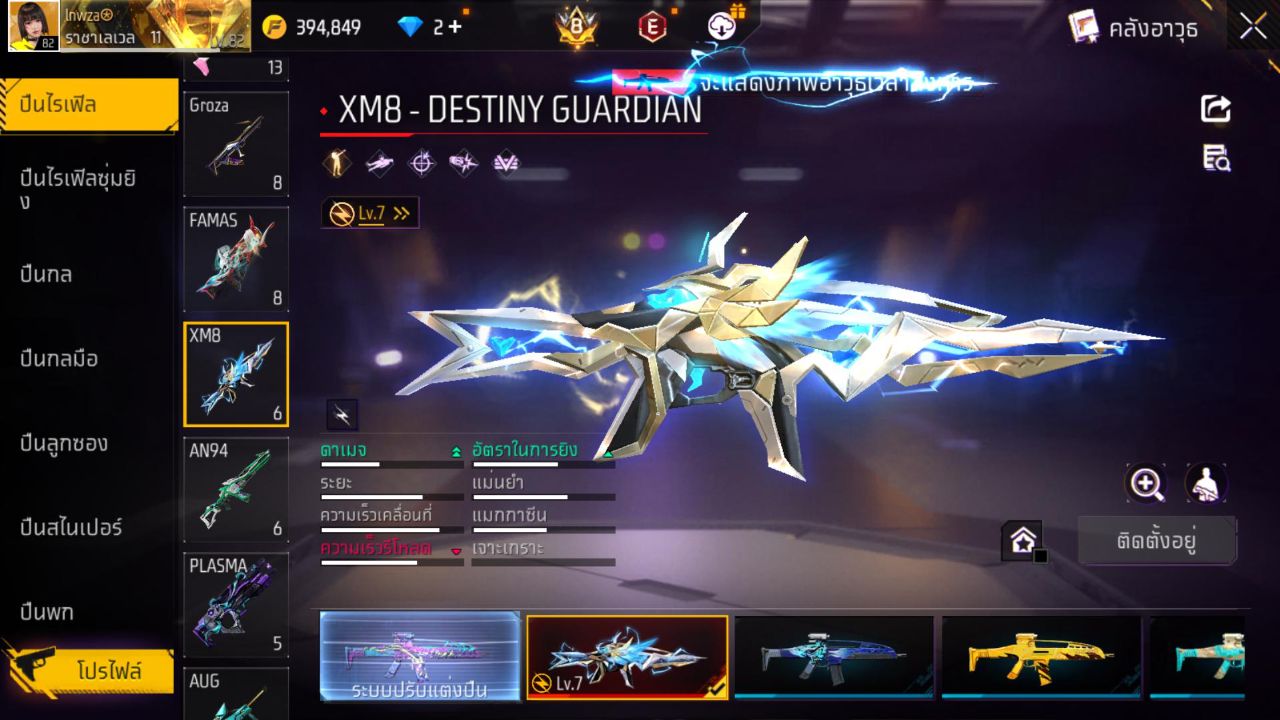
Task: Close the weapon vault screen
Action: [1253, 27]
